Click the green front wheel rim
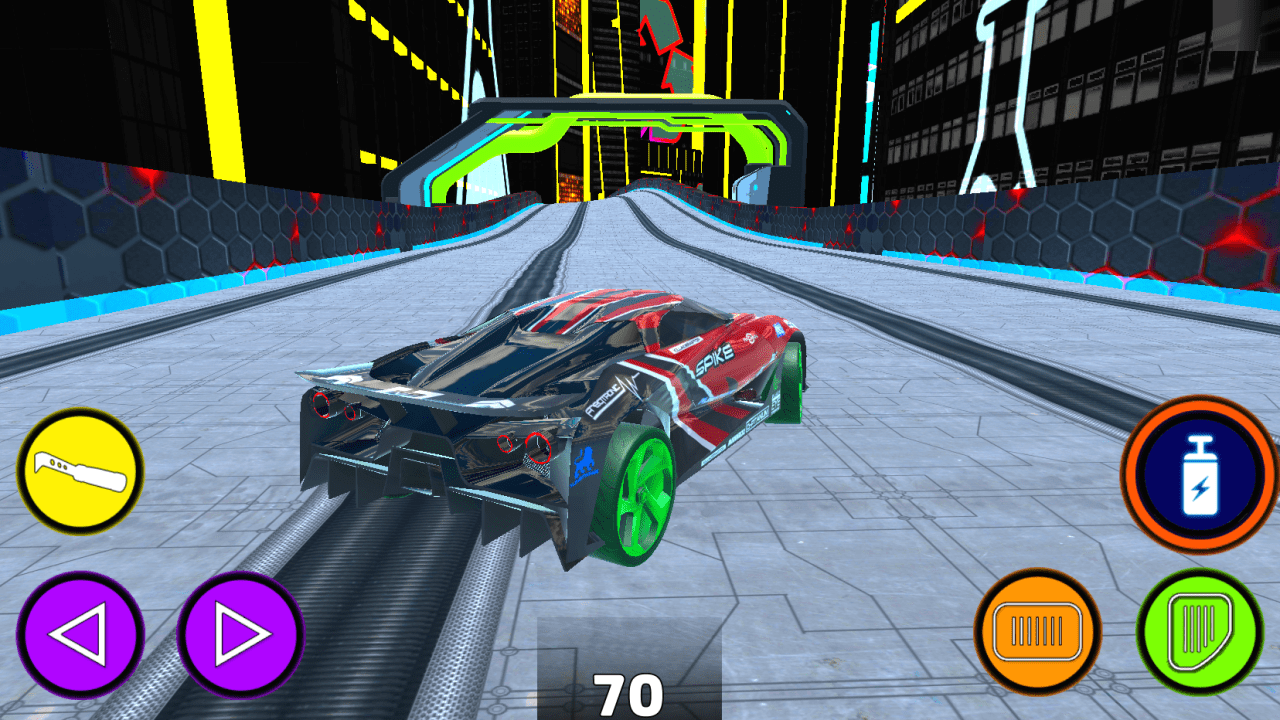This screenshot has width=1280, height=720. (646, 494)
